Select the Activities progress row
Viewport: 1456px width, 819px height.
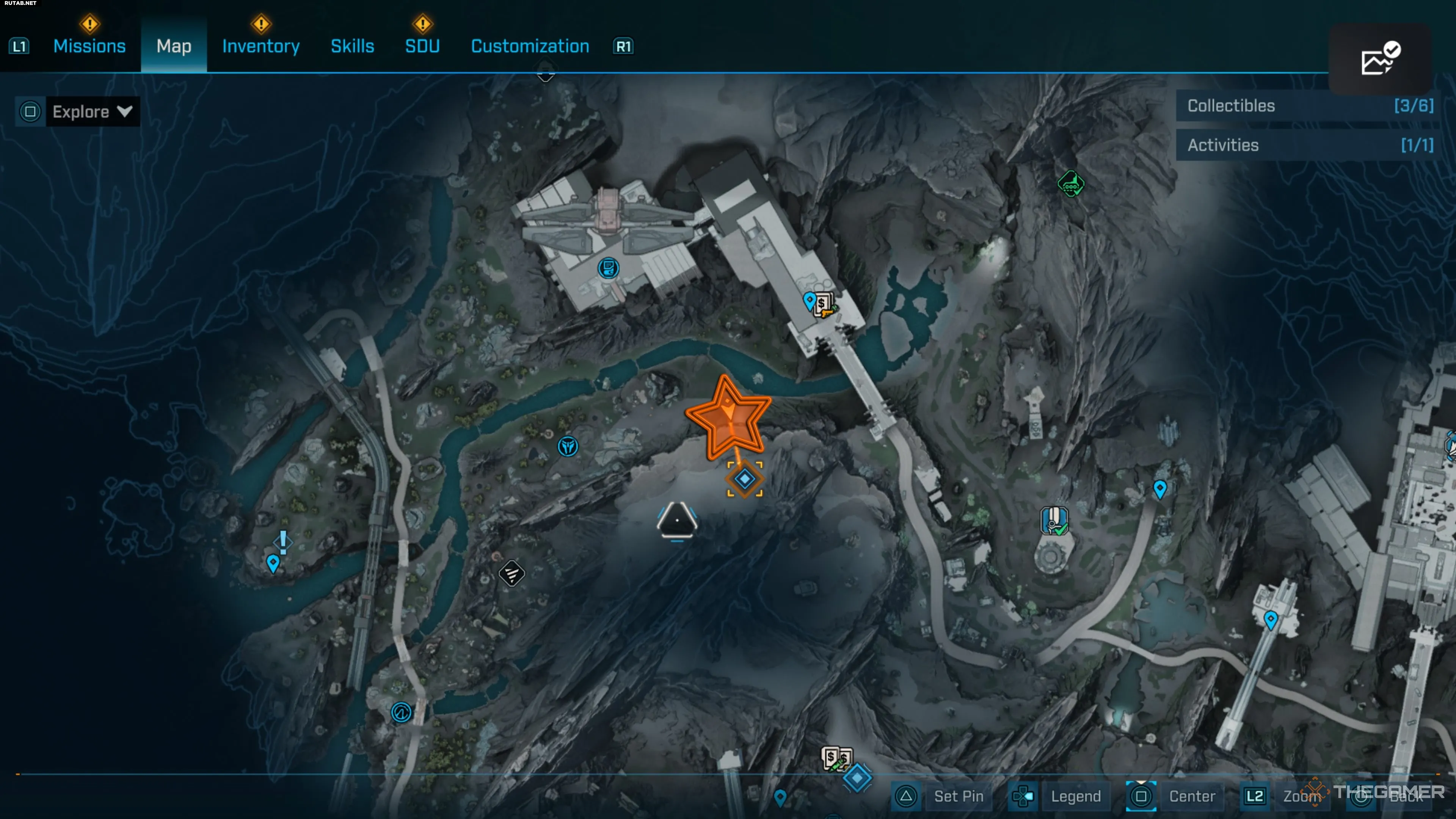click(1309, 145)
